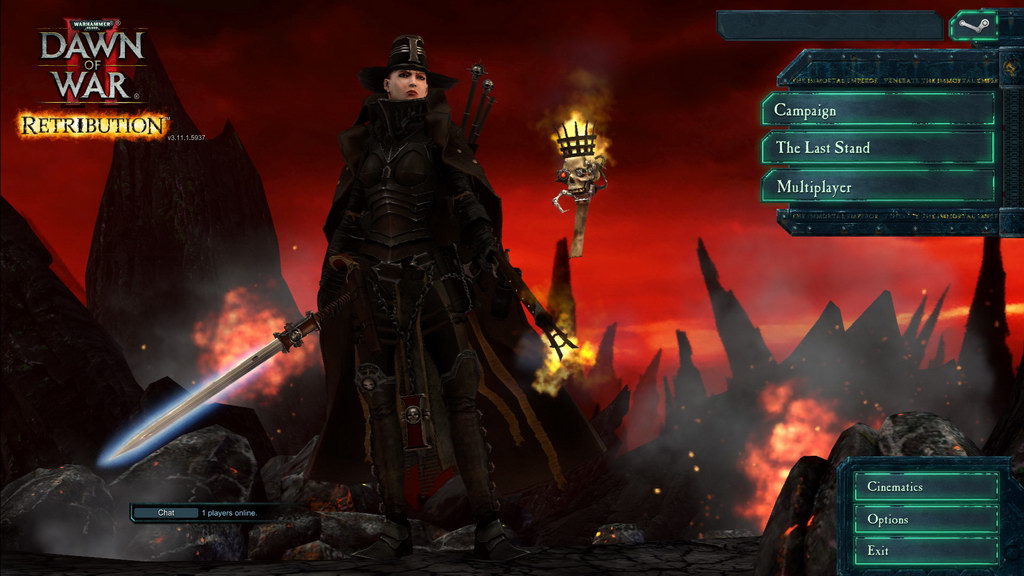The height and width of the screenshot is (576, 1024).
Task: Watch the Cinematics
Action: [926, 487]
